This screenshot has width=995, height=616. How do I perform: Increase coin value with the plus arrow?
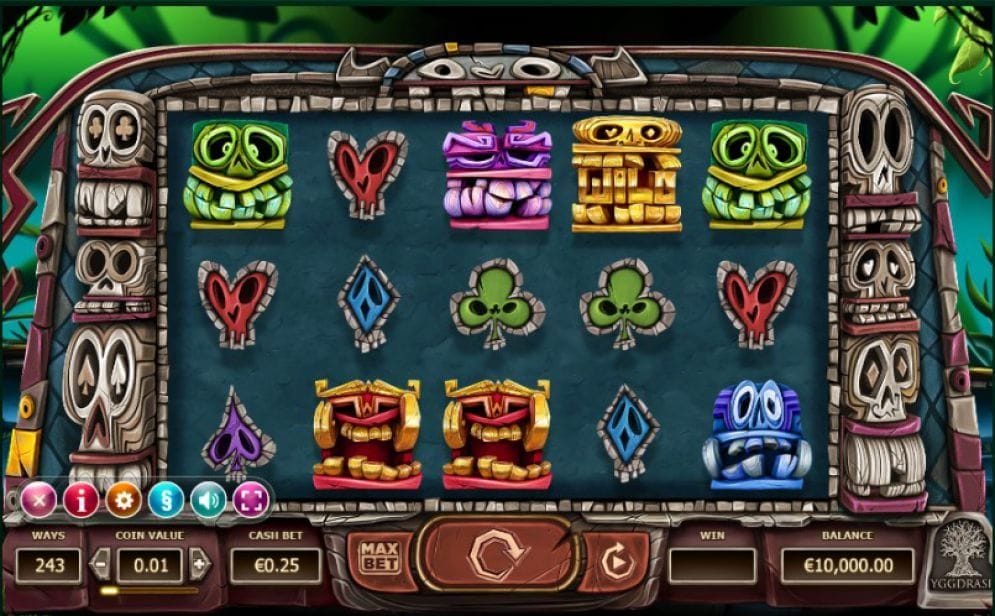200,564
